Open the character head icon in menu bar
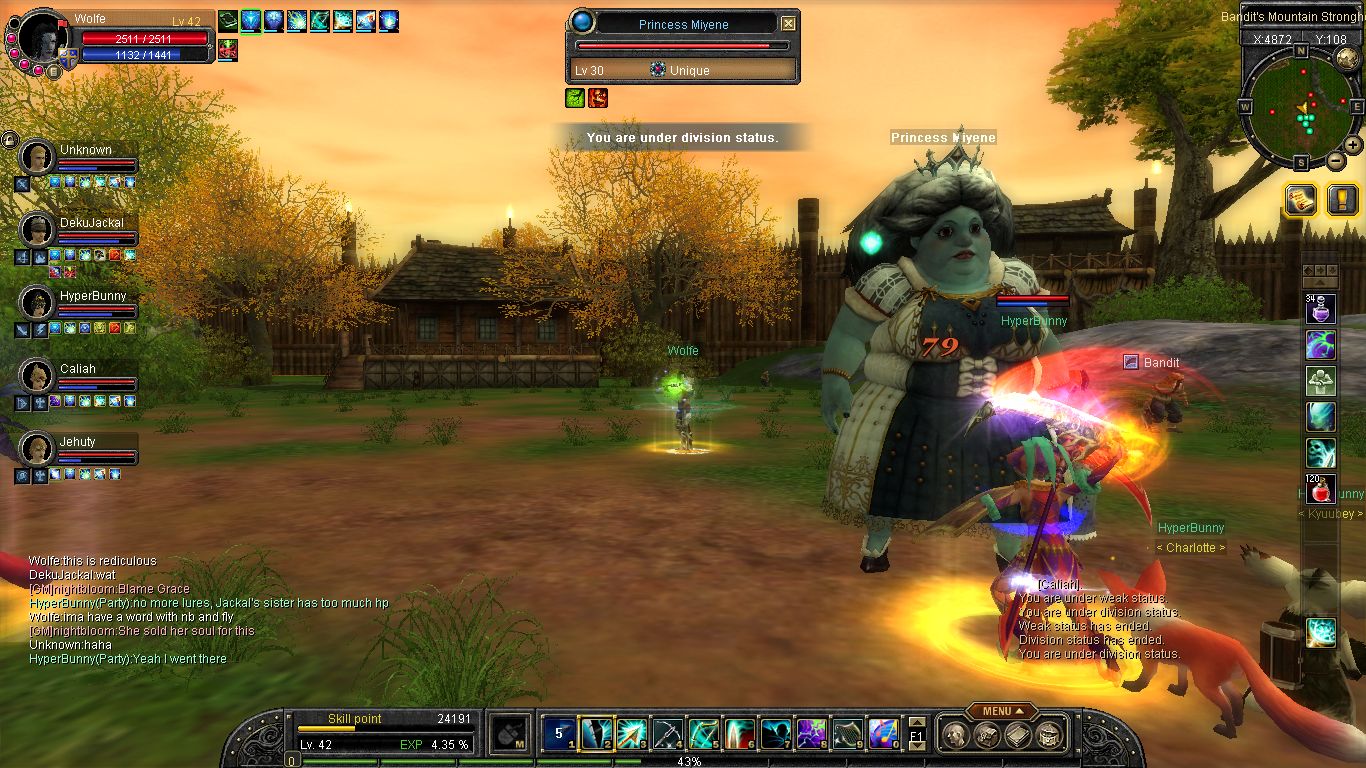 tap(957, 736)
